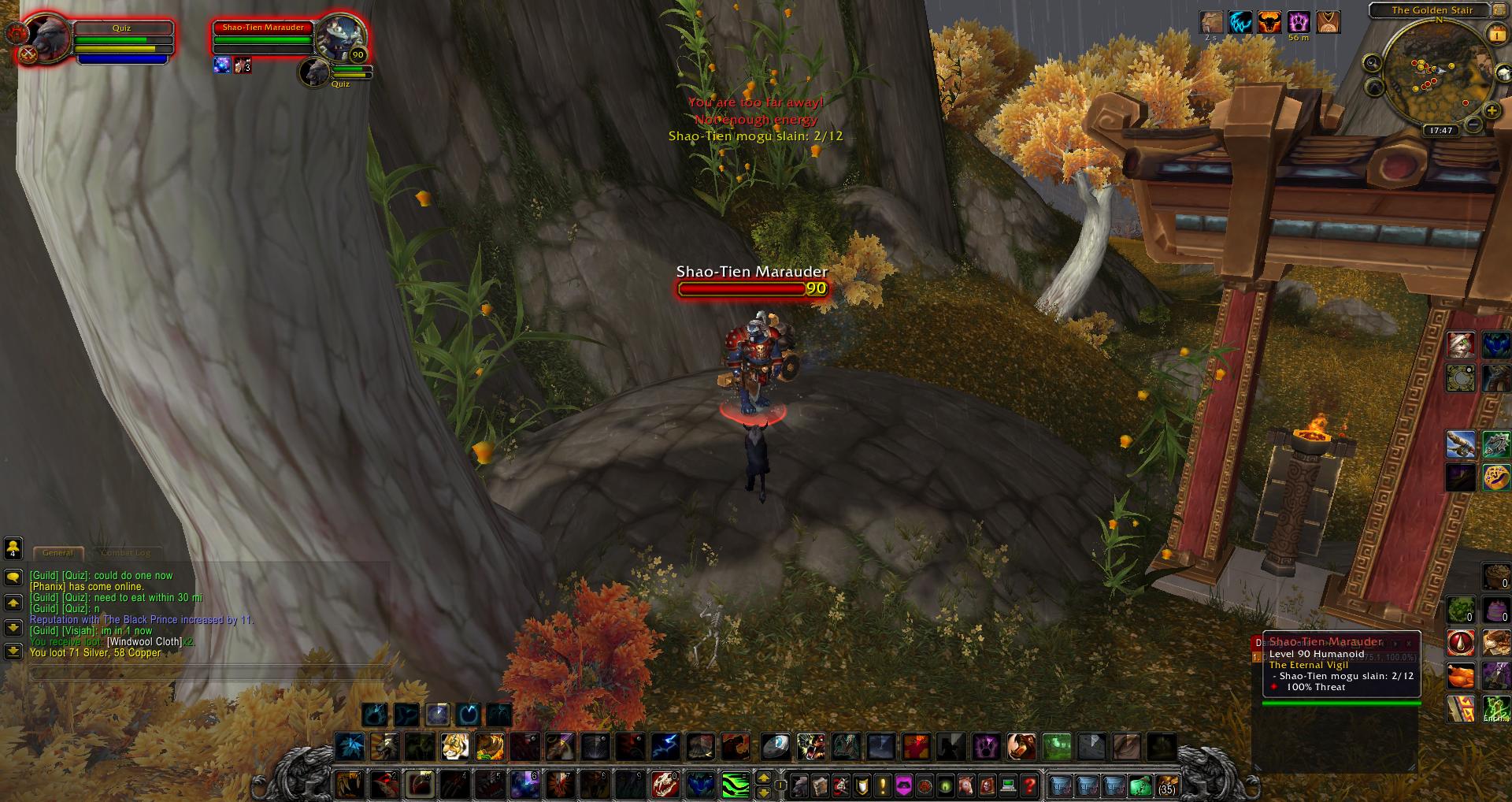Screen dimensions: 1512x802
Task: Click the purple paw buff icon
Action: pyautogui.click(x=1298, y=22)
